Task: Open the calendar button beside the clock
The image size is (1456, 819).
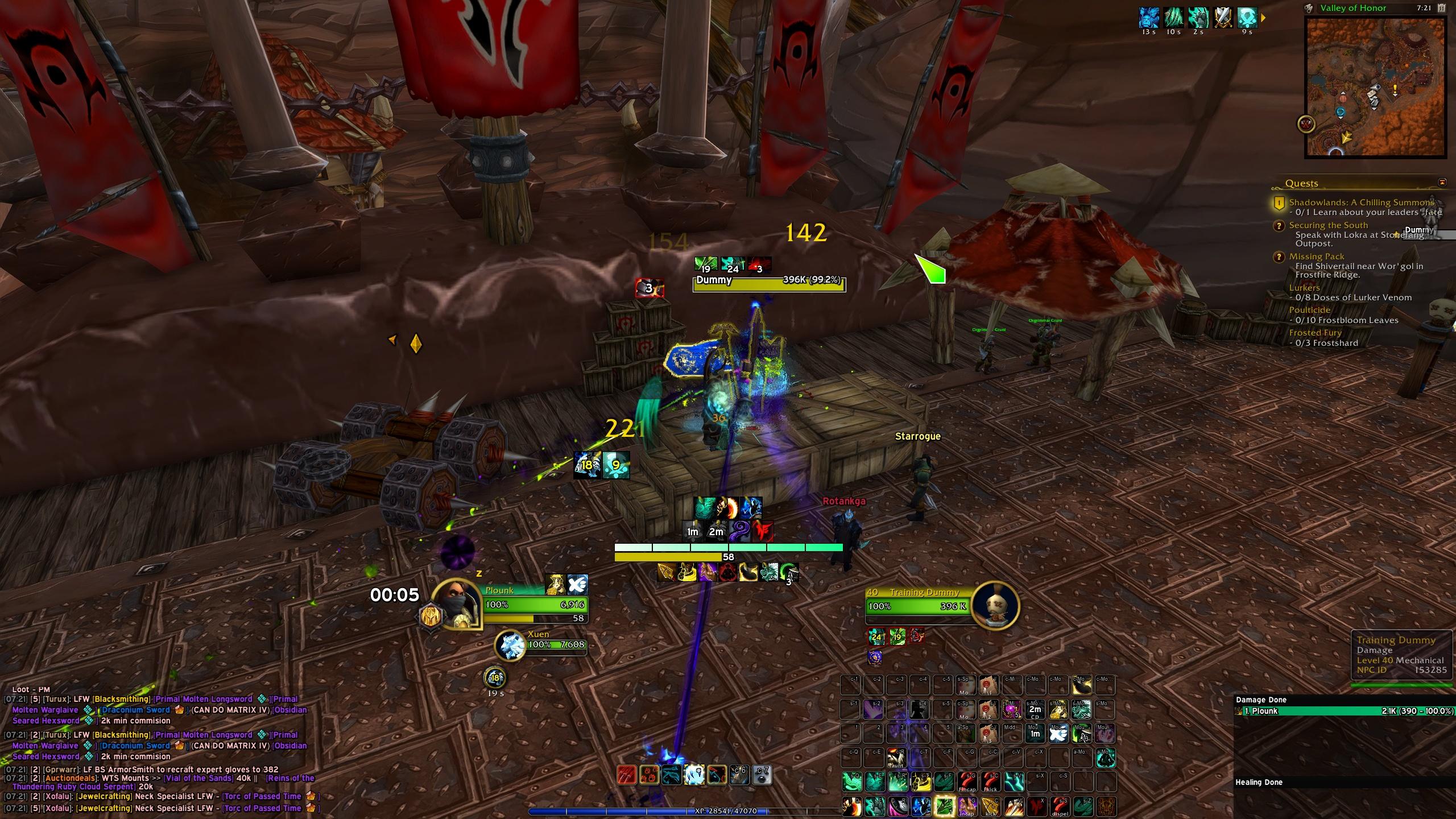Action: click(1452, 8)
